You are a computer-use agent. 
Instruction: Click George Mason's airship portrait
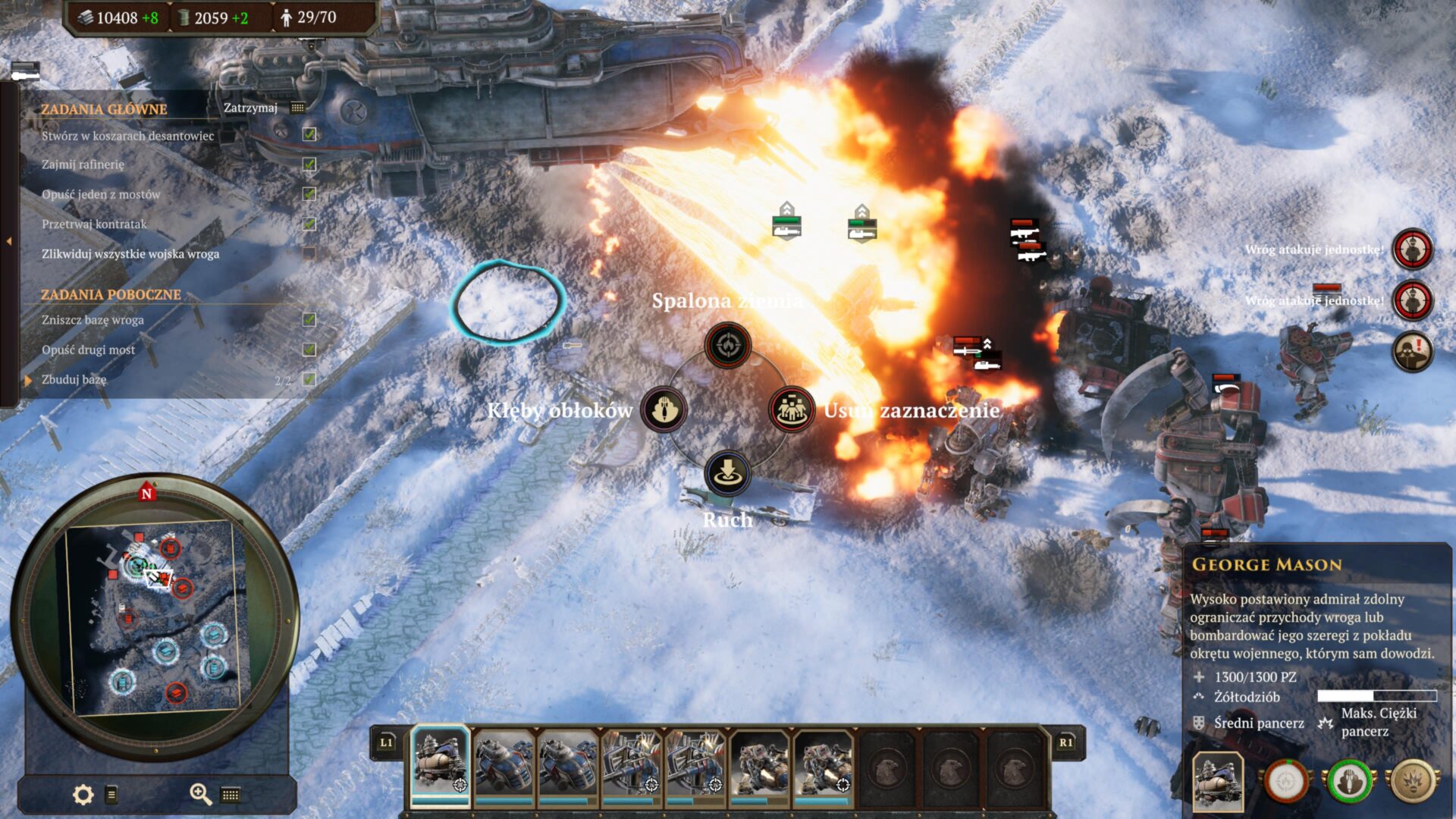coord(1217,782)
